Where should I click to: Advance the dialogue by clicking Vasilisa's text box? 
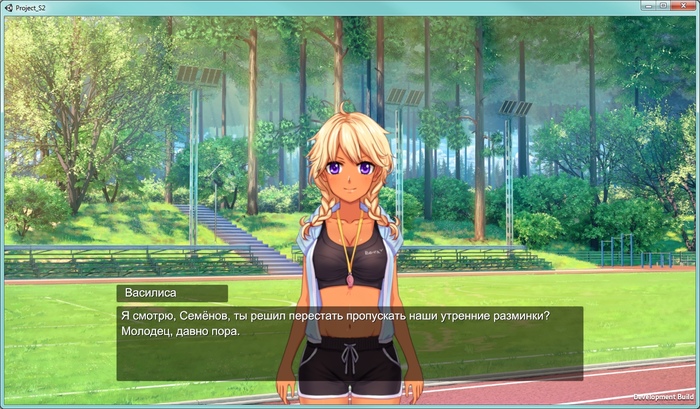point(349,341)
